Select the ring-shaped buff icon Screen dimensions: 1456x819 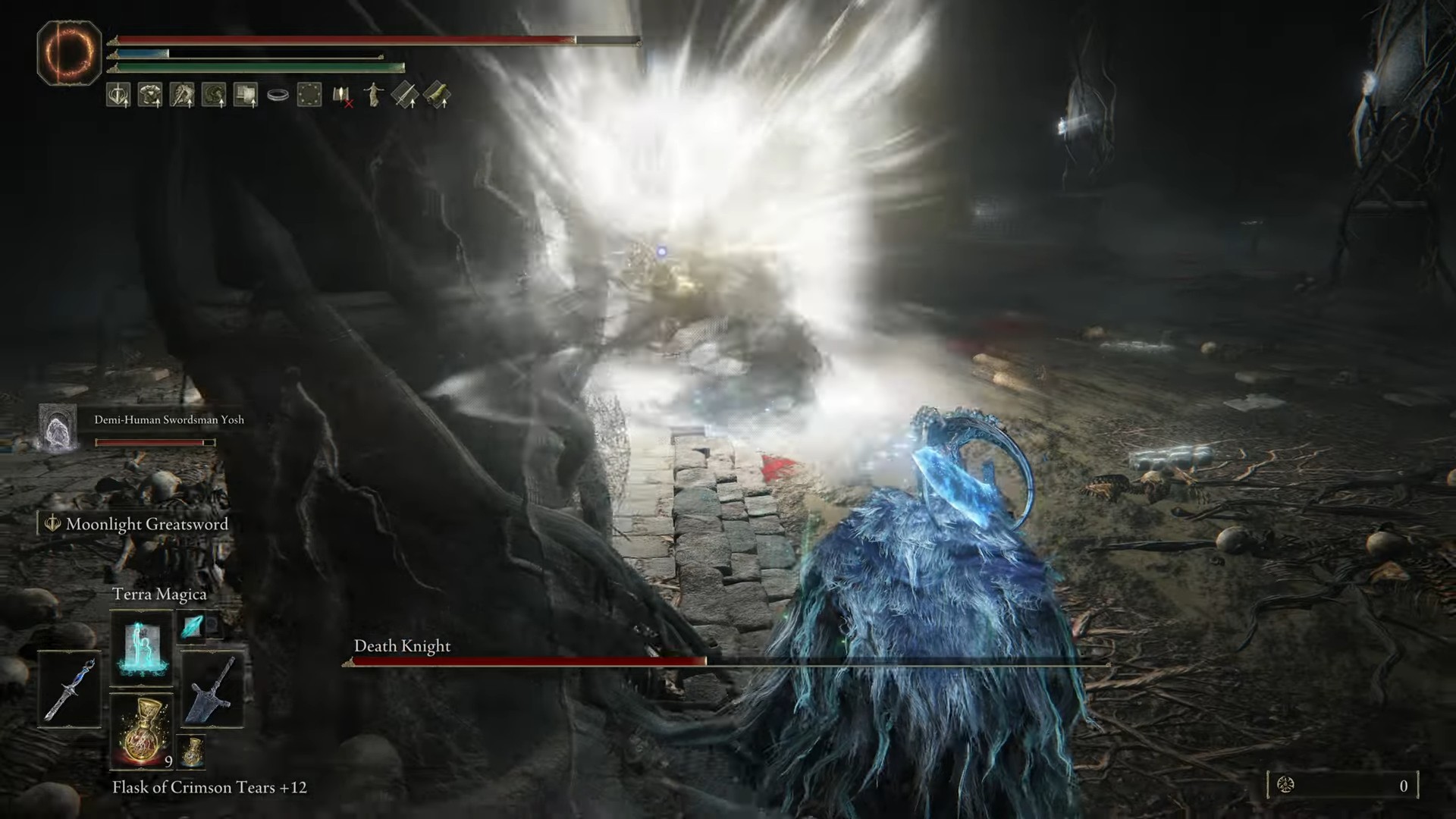(278, 95)
